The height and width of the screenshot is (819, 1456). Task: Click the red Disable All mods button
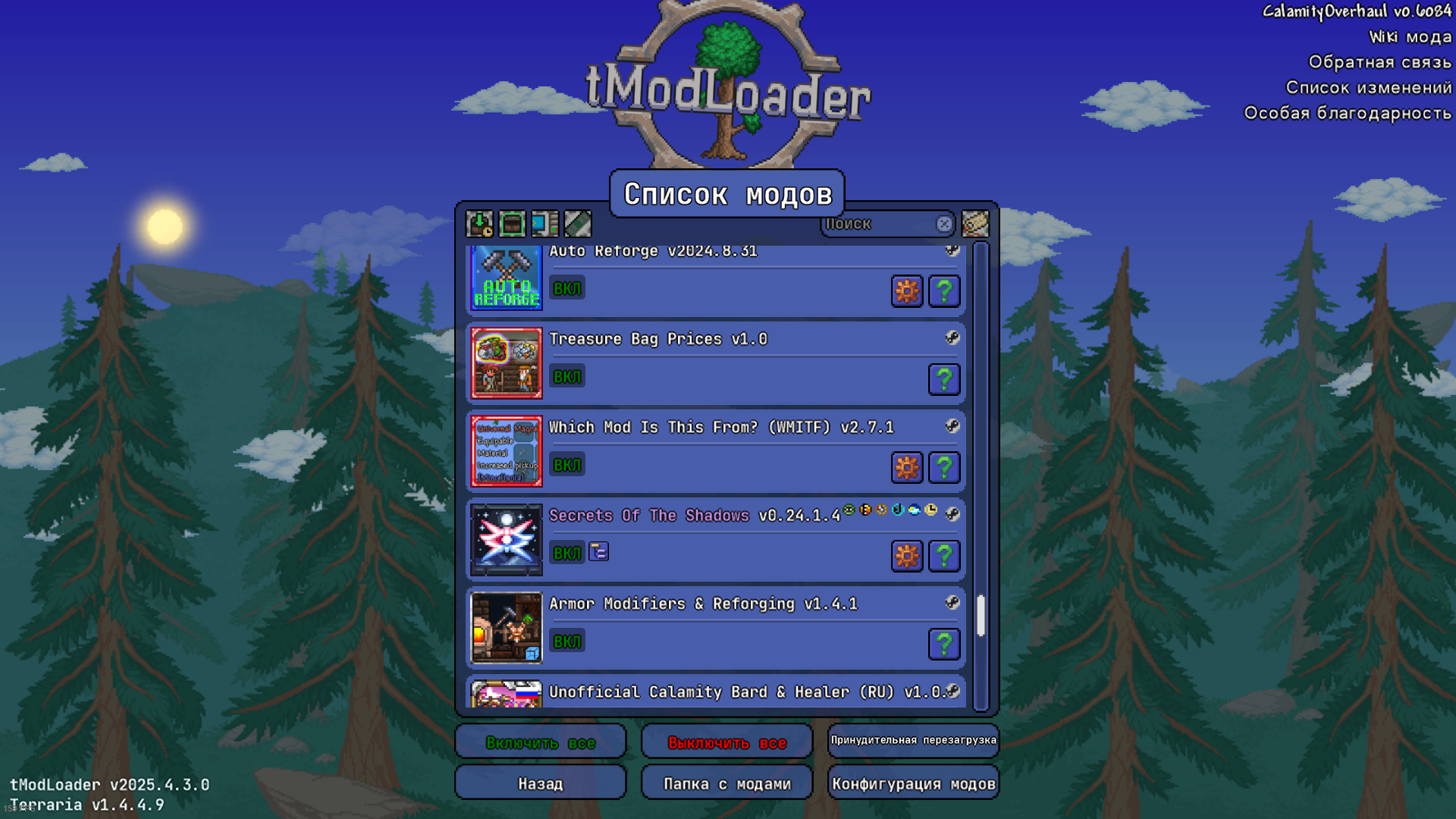[x=726, y=742]
